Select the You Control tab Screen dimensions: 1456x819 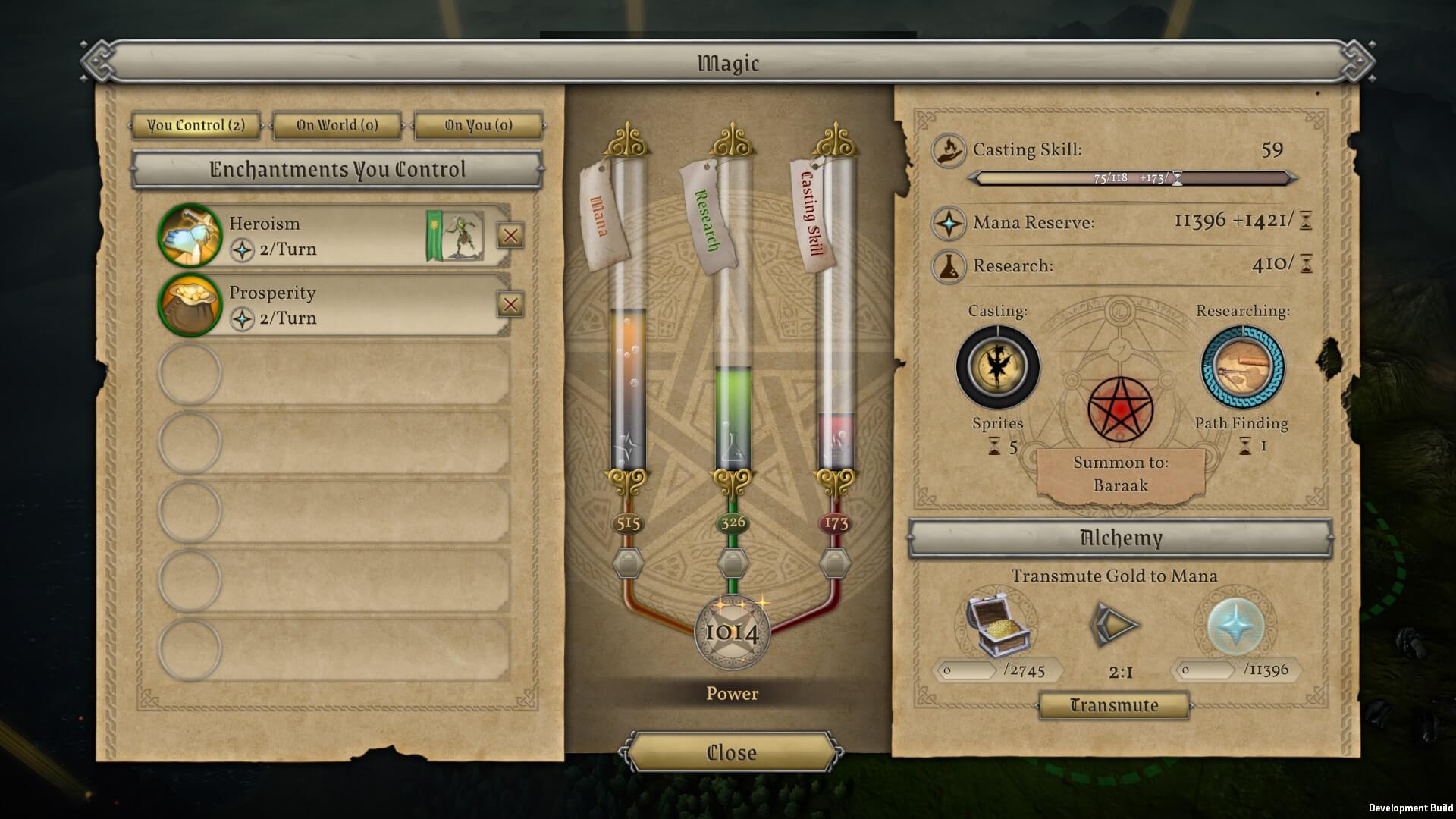pyautogui.click(x=196, y=126)
